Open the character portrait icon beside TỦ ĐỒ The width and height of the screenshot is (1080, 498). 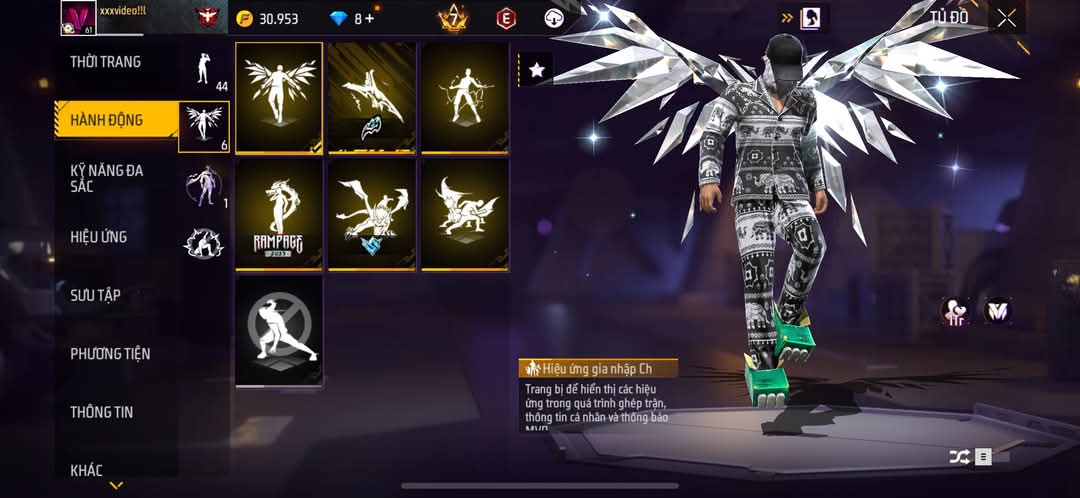pos(811,17)
